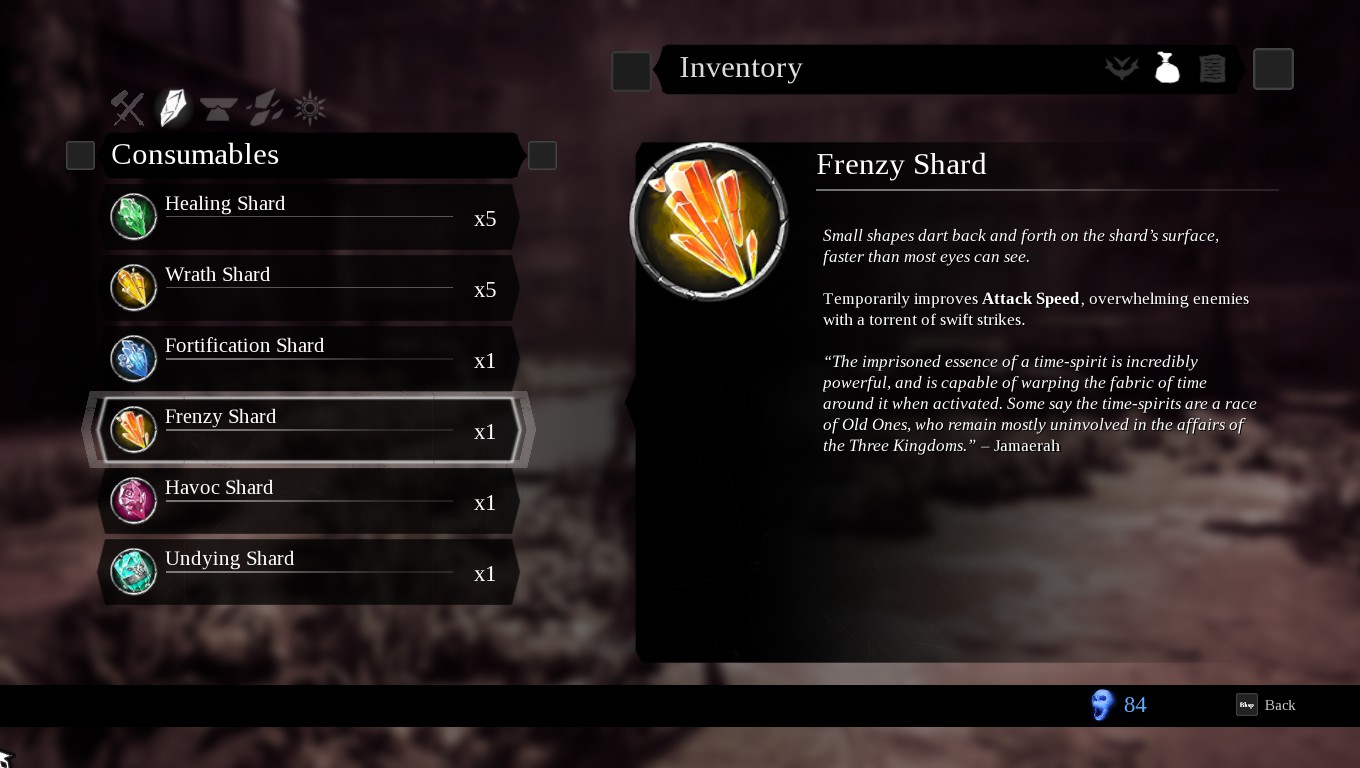Open the inventory bag tab
Image resolution: width=1360 pixels, height=768 pixels.
tap(1167, 68)
